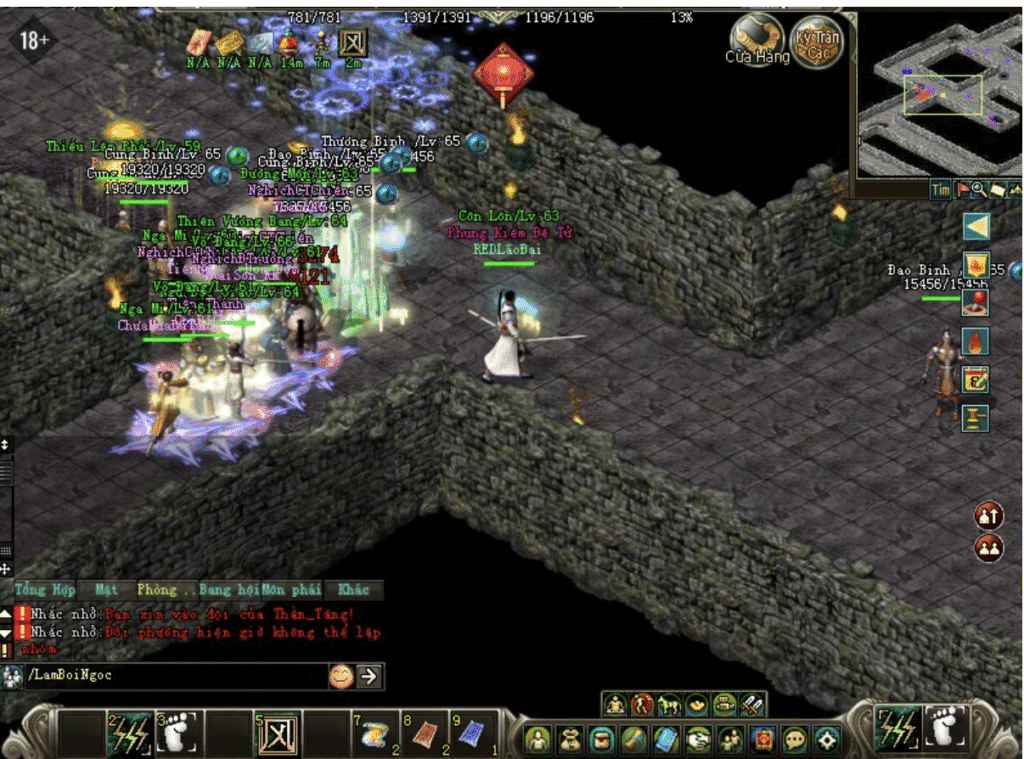Select the blue card item in slot 9

(x=474, y=735)
